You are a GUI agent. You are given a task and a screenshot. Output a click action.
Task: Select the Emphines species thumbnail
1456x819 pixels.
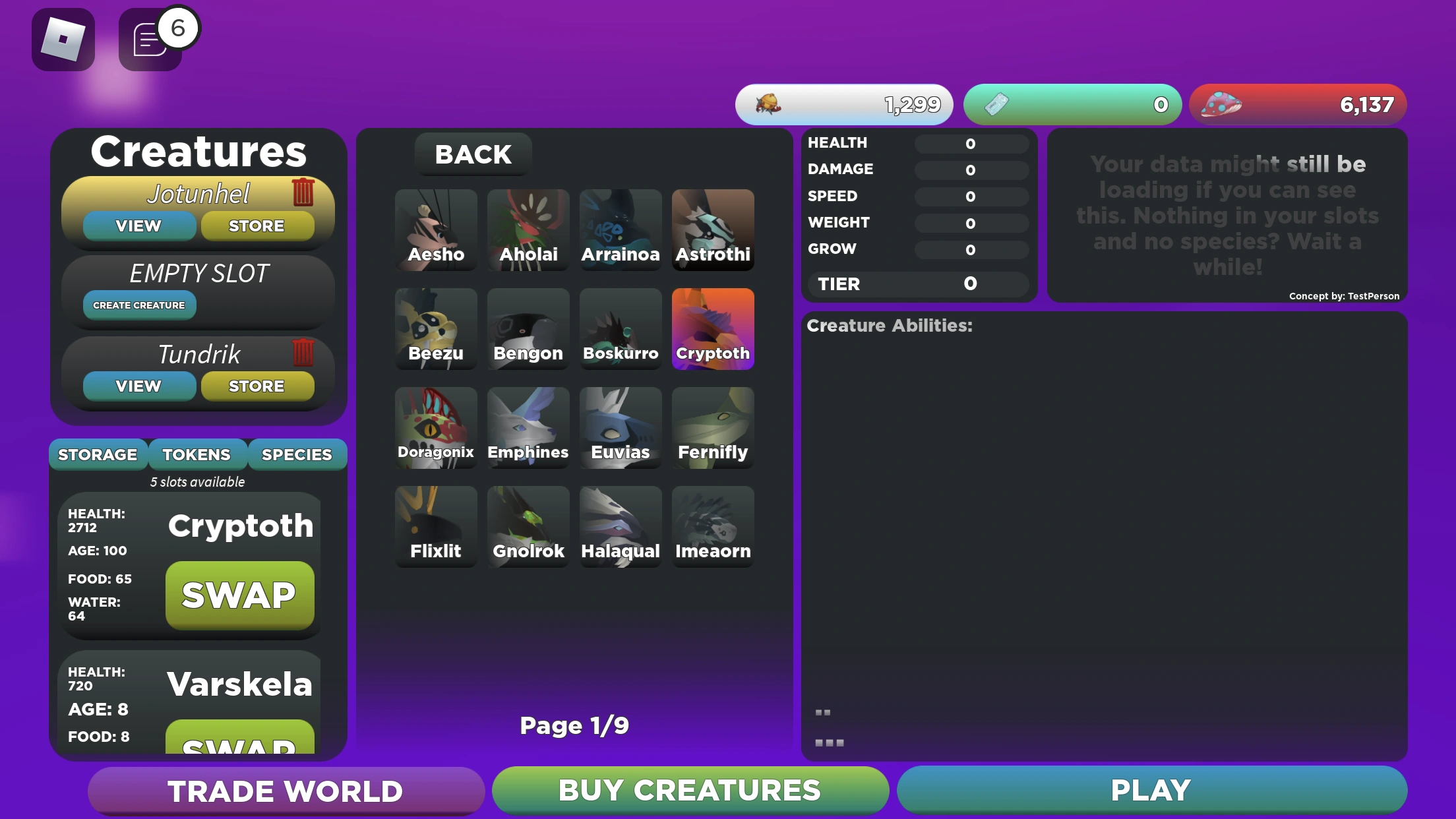pos(528,427)
